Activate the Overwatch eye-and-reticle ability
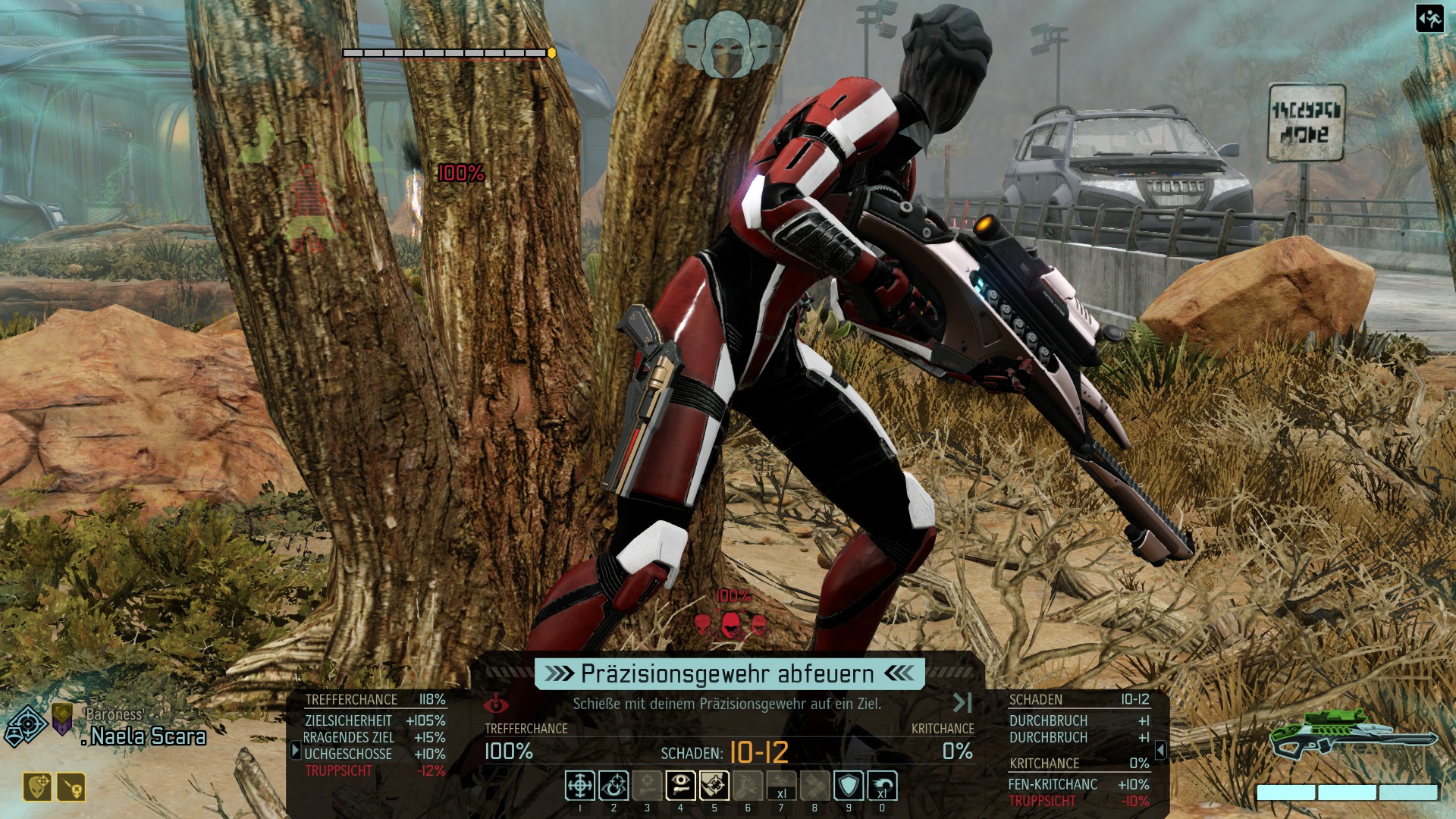The image size is (1456, 819). coord(613,786)
